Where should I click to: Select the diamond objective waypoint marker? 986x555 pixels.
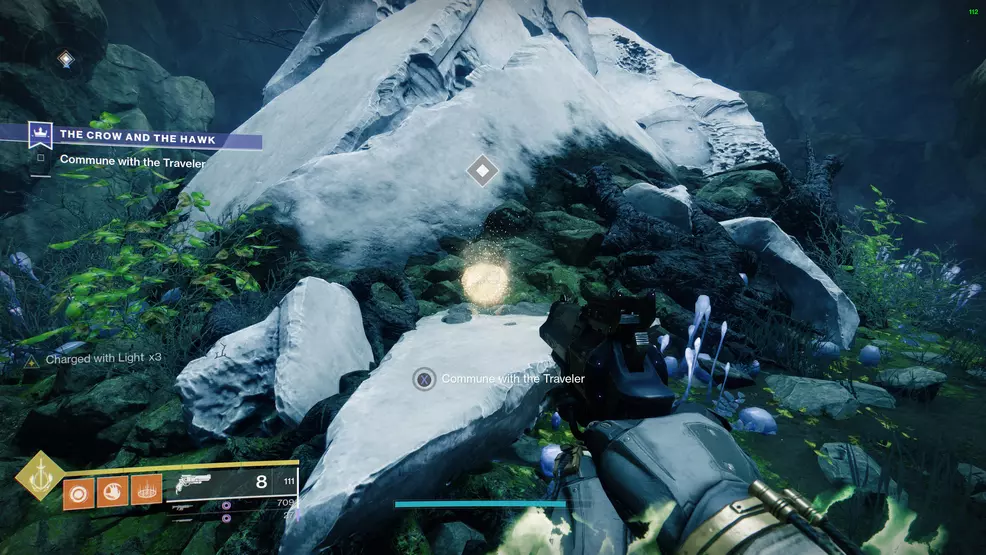(x=482, y=171)
